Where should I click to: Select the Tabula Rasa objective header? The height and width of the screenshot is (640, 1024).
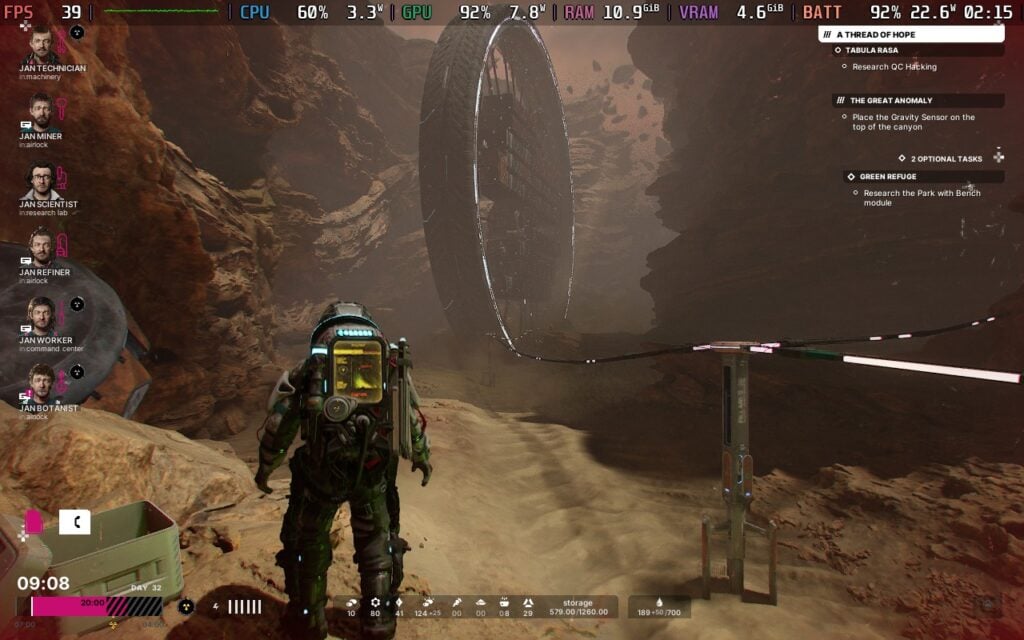(x=872, y=50)
